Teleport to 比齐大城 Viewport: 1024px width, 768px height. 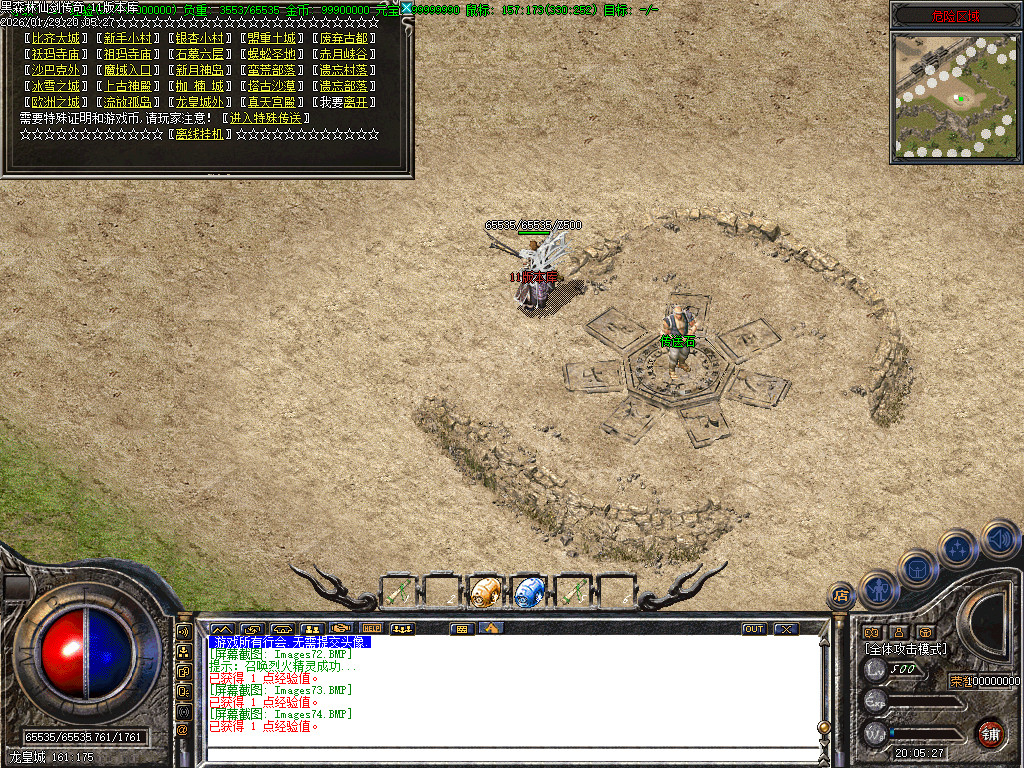click(x=55, y=39)
